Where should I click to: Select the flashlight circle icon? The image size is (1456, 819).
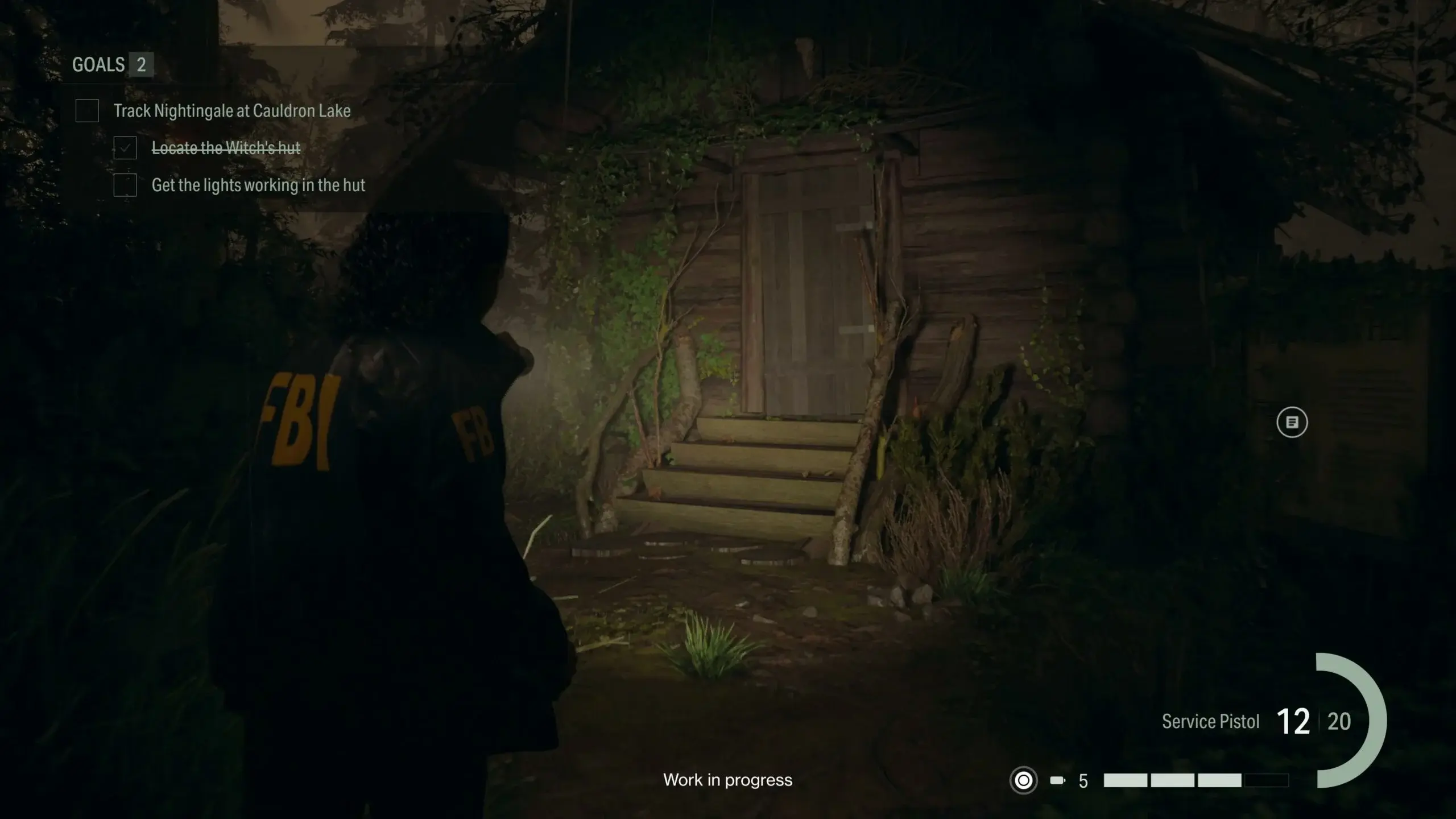1023,780
